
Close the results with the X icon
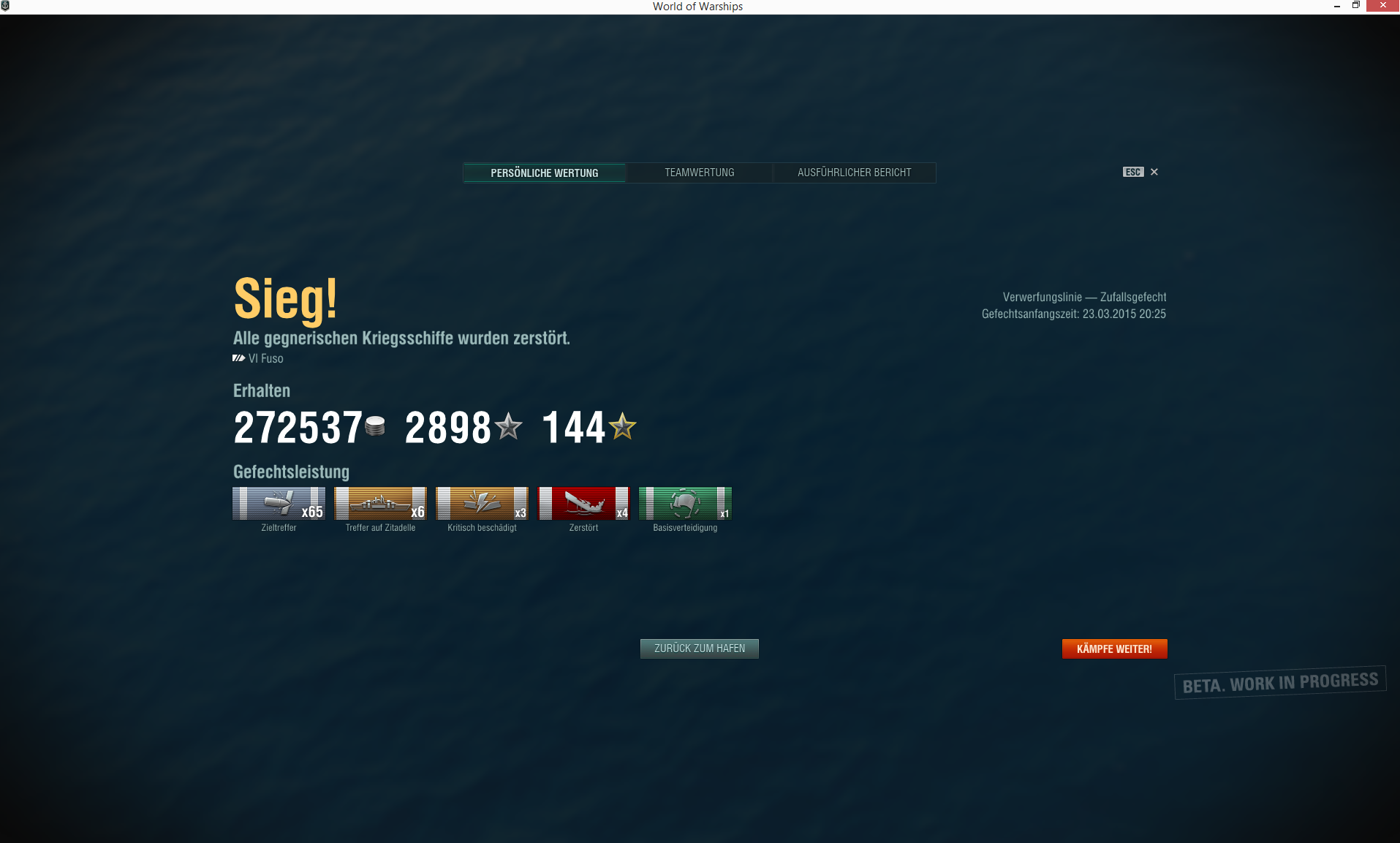pyautogui.click(x=1154, y=172)
